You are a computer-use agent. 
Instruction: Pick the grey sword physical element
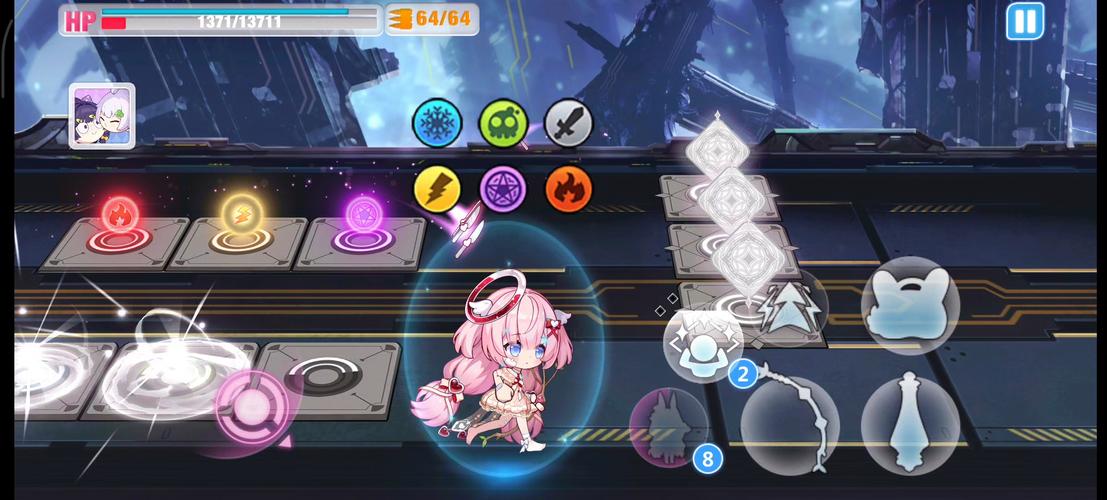click(568, 123)
